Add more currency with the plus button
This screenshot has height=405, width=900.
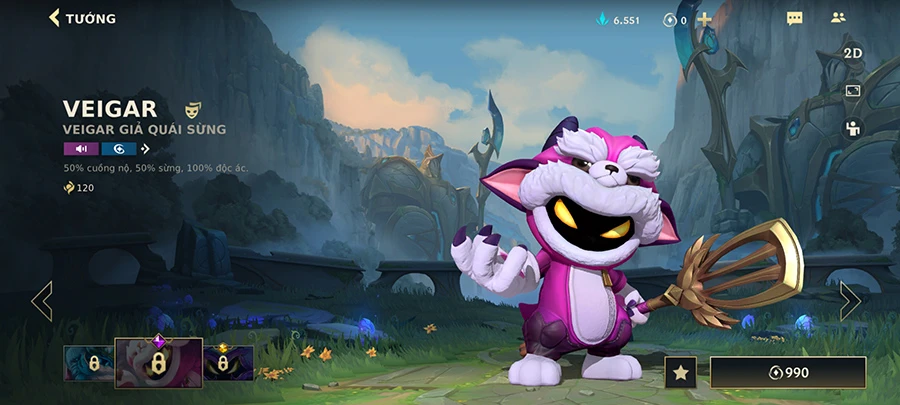point(705,19)
